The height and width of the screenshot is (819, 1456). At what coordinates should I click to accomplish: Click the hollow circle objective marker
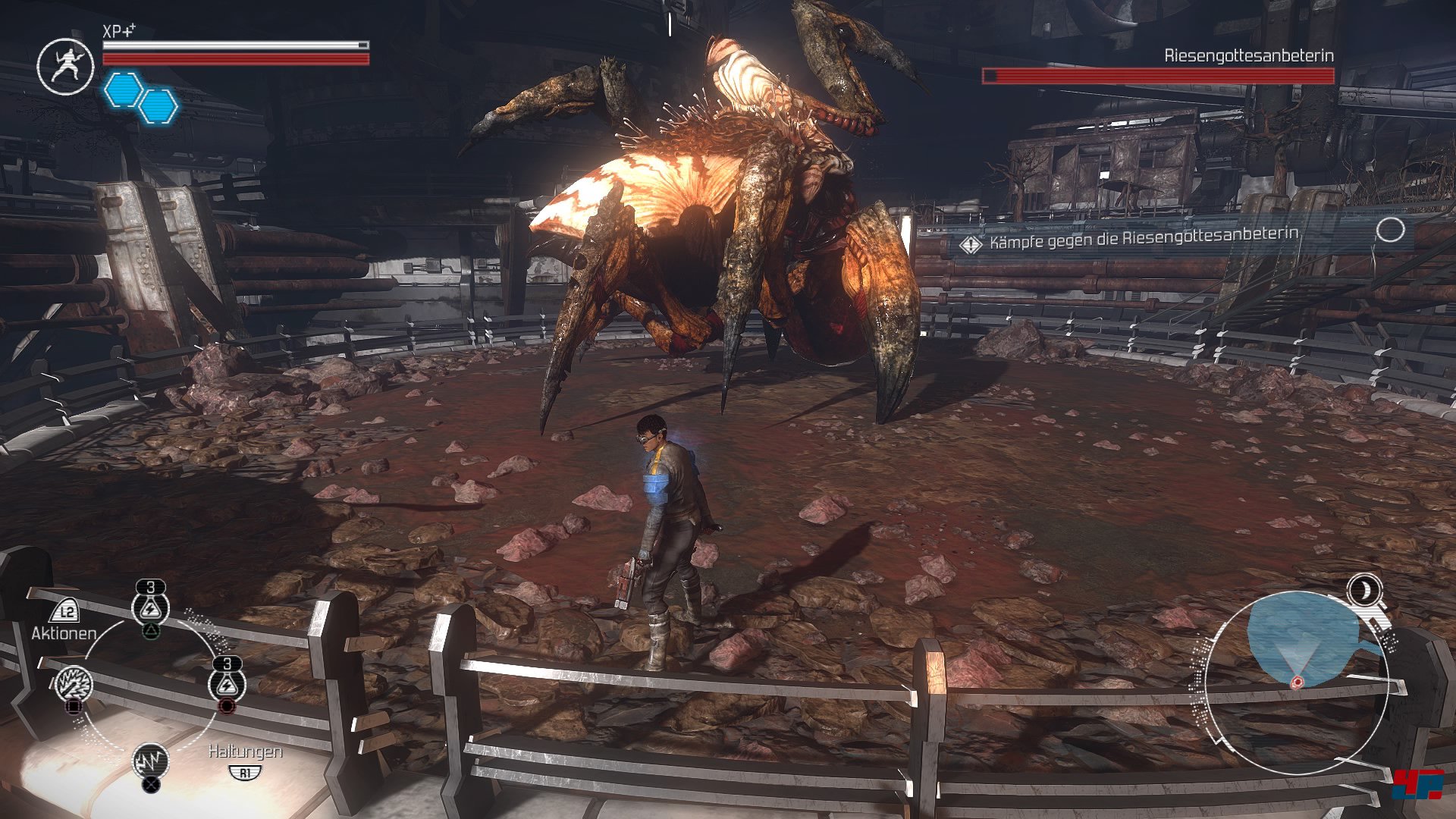pyautogui.click(x=1390, y=230)
